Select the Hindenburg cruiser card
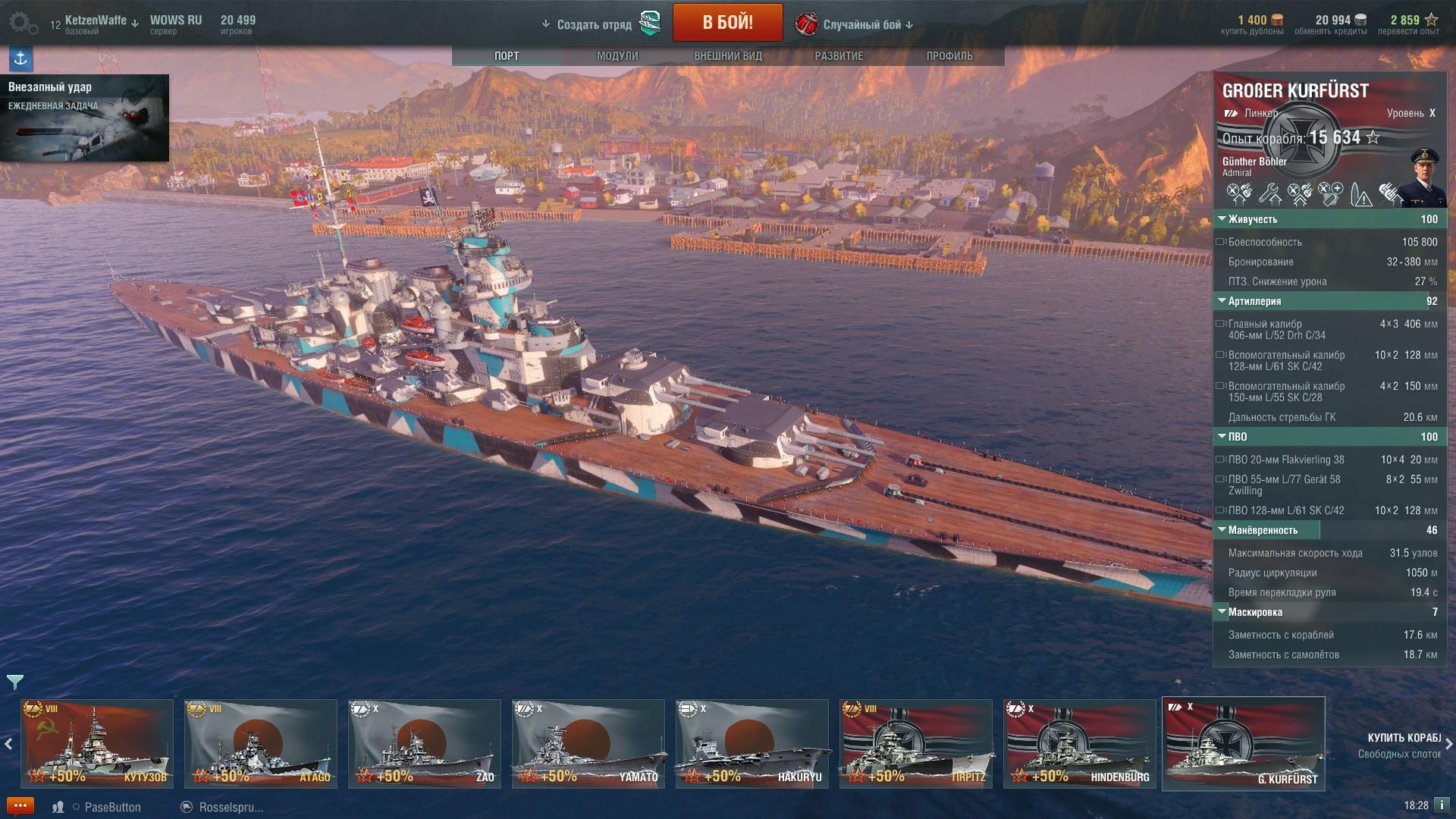The width and height of the screenshot is (1456, 819). point(1080,744)
